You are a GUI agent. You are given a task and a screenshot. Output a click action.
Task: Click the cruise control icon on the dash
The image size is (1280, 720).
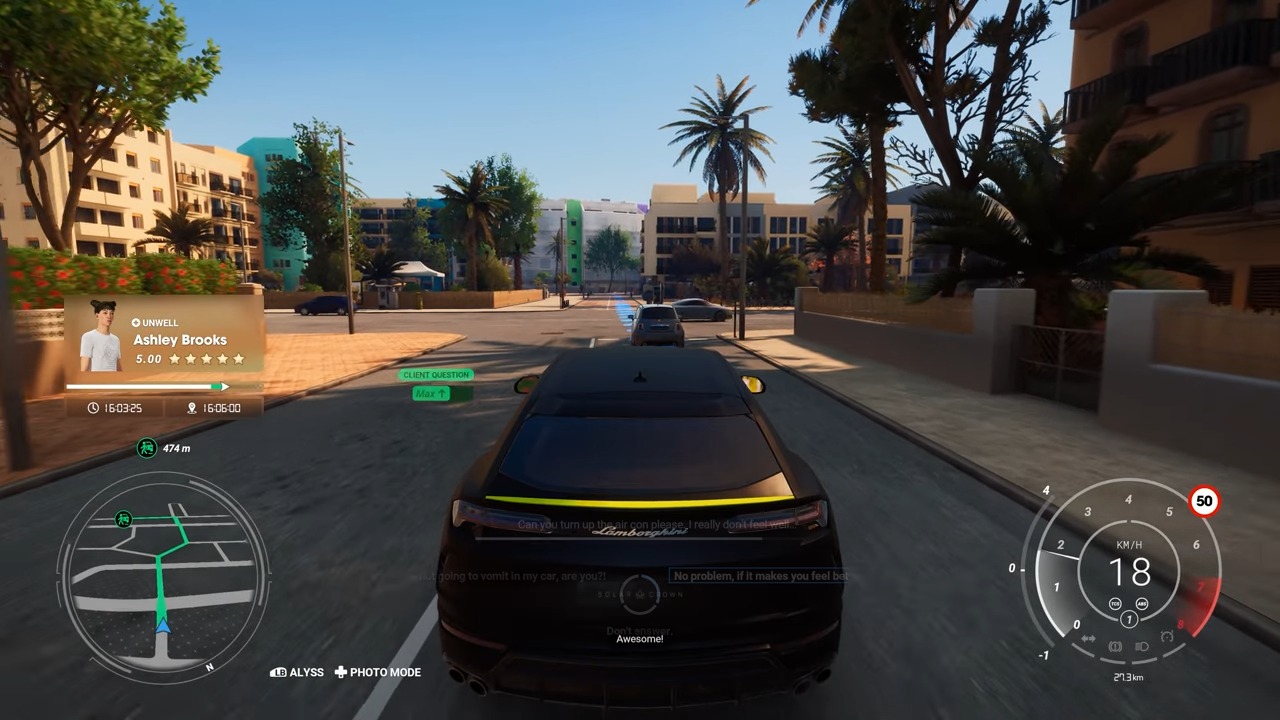pos(1167,636)
